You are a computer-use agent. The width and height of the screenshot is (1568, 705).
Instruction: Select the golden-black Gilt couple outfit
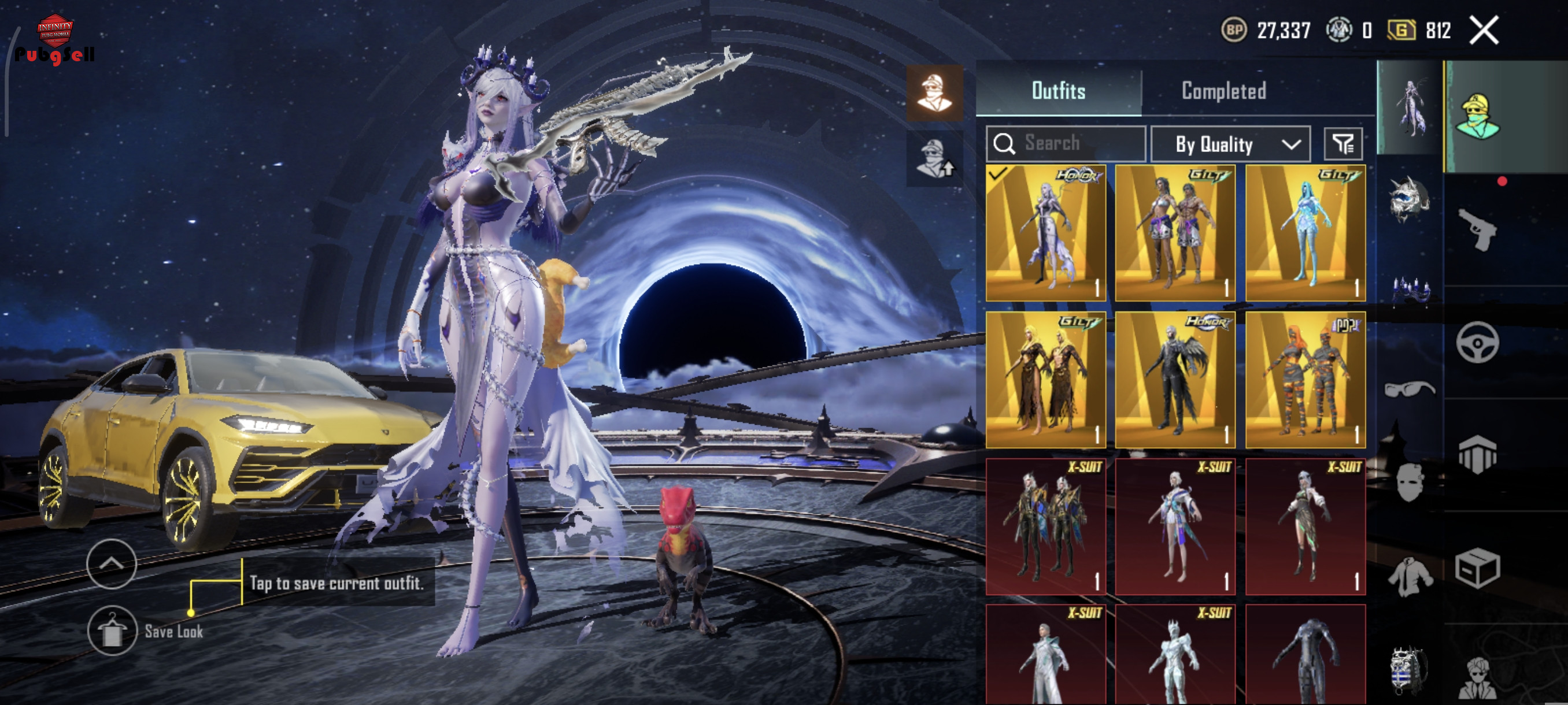pos(1046,380)
